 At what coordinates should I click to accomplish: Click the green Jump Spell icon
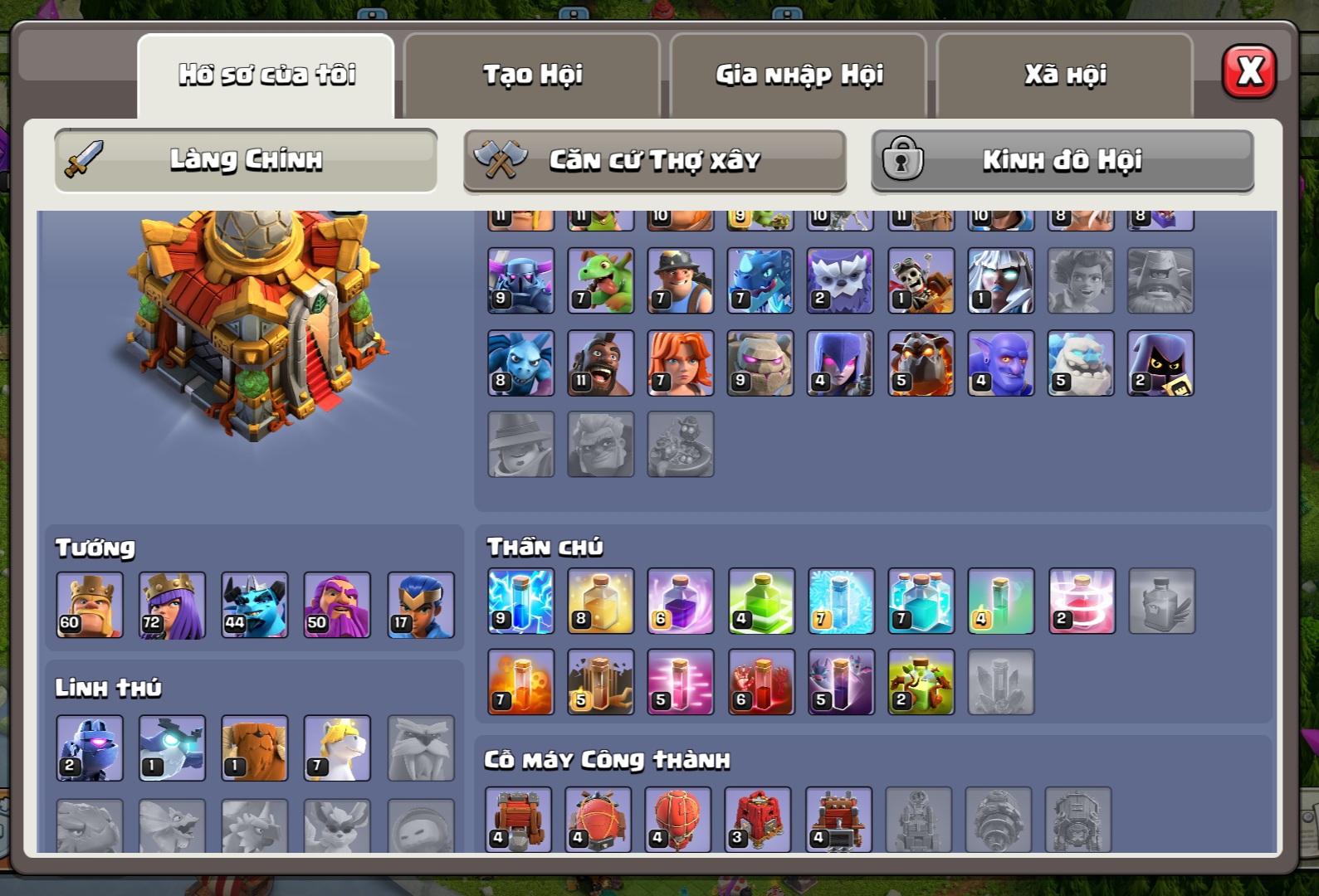click(761, 601)
